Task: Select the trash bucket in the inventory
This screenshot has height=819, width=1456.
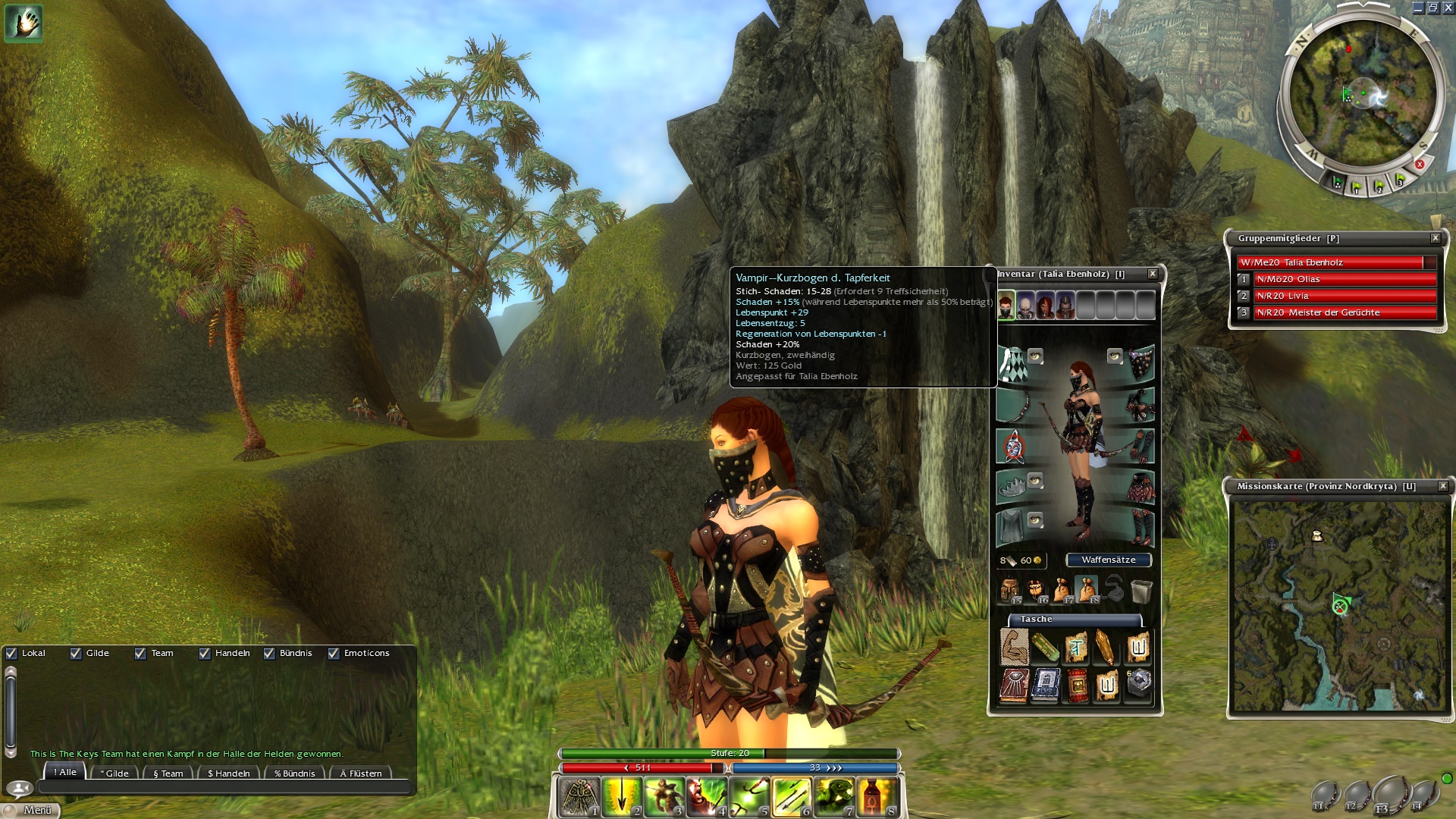Action: point(1140,591)
